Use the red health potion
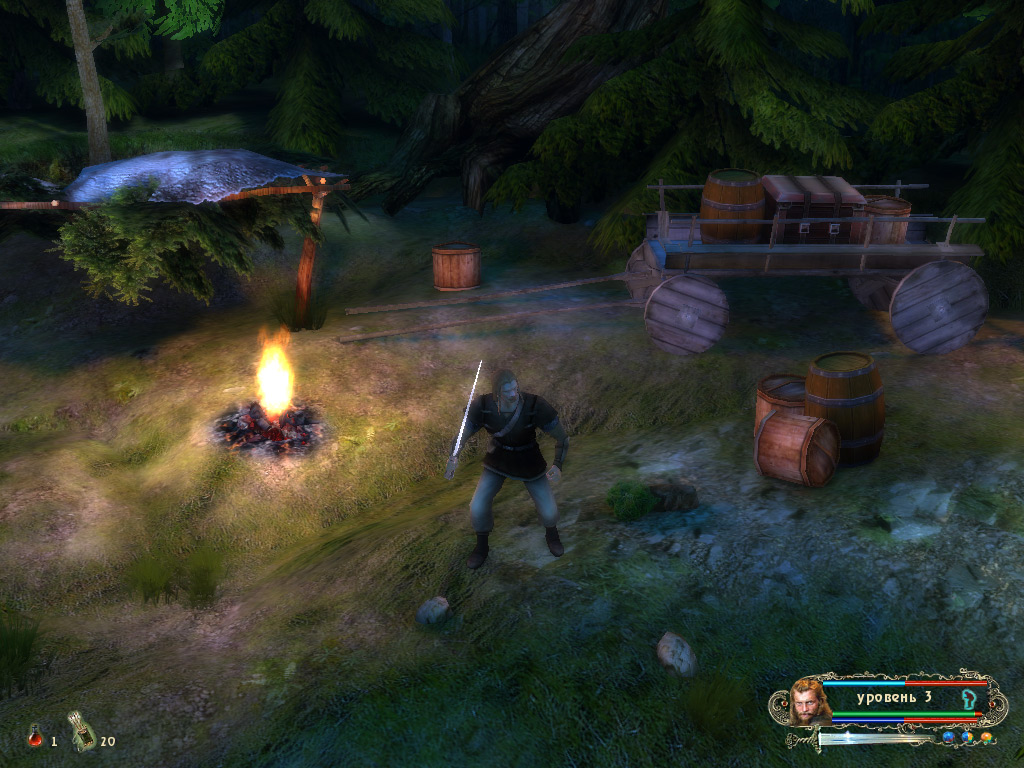 pyautogui.click(x=35, y=738)
